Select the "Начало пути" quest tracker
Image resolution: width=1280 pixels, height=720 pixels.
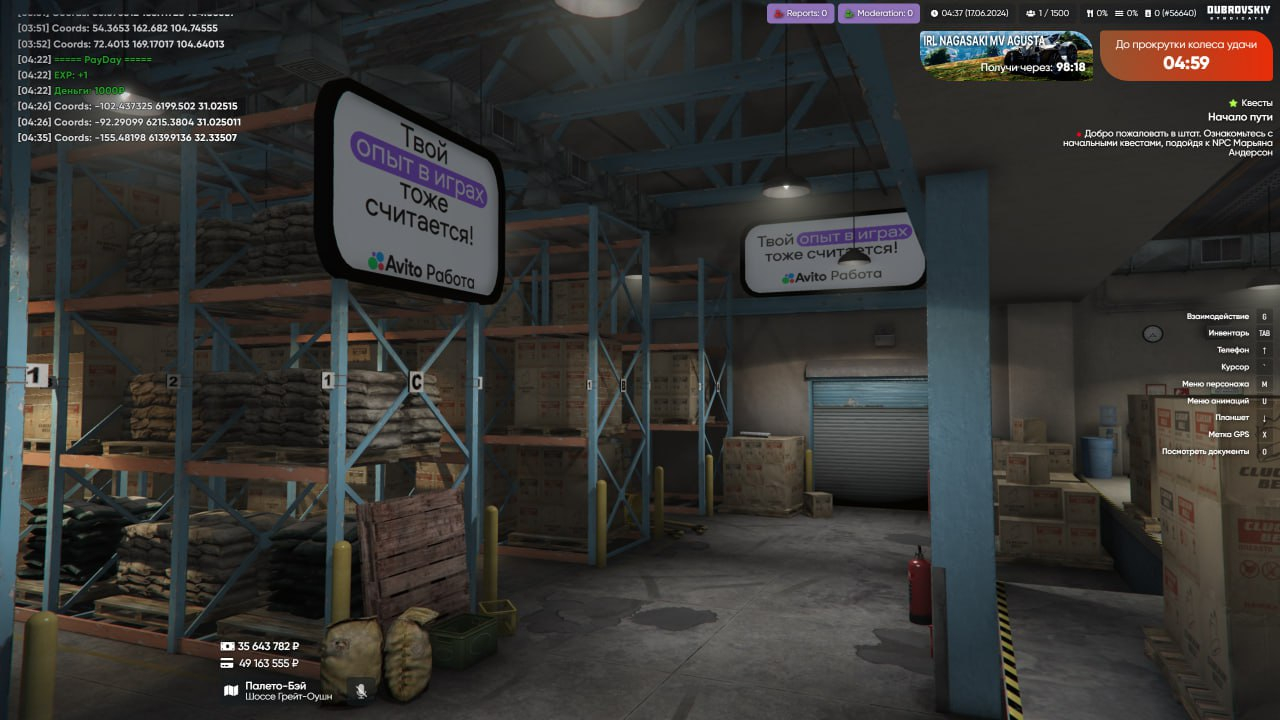pos(1239,117)
